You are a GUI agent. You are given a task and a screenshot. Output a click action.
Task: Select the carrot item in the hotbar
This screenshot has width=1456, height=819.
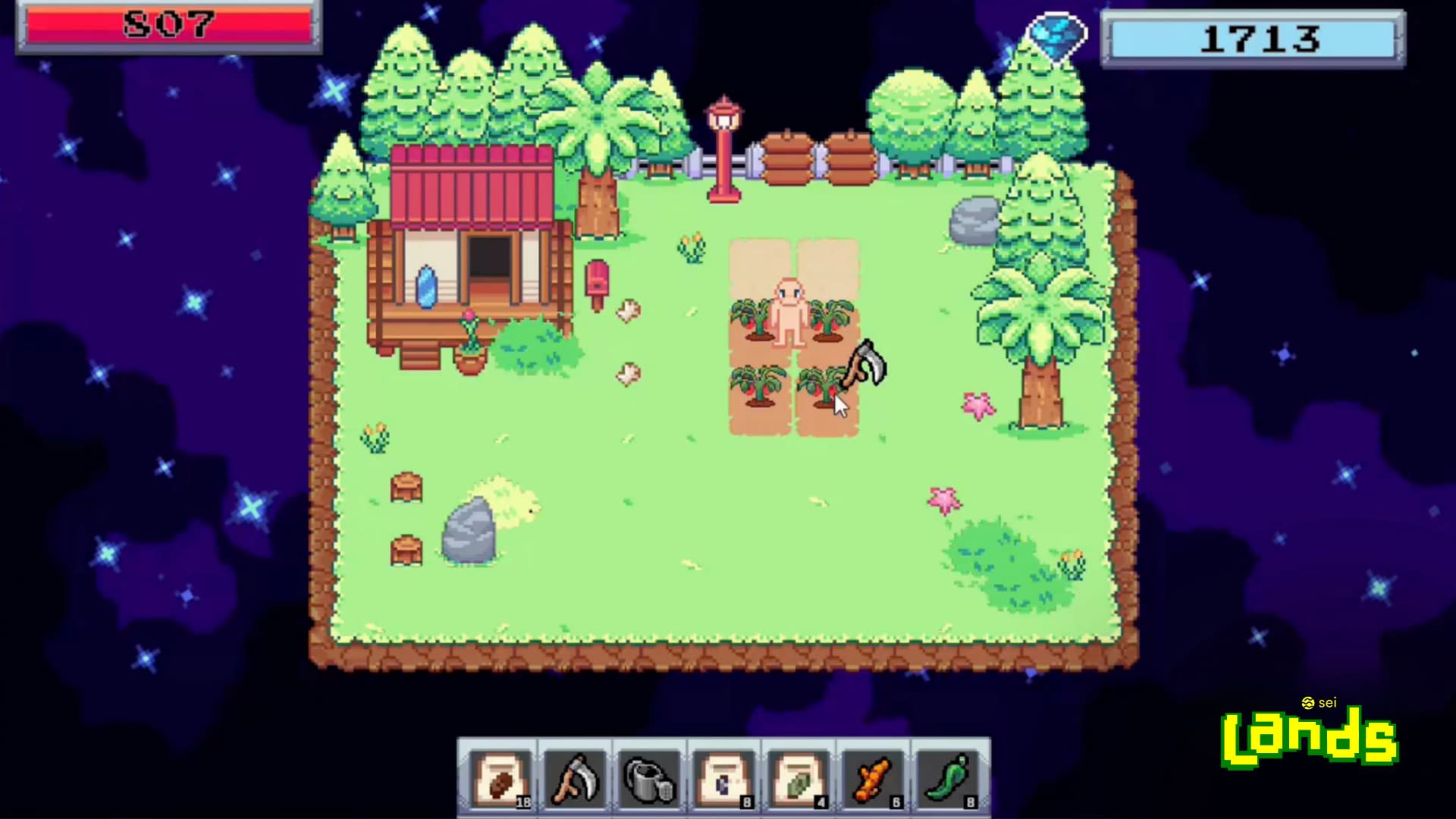[872, 777]
